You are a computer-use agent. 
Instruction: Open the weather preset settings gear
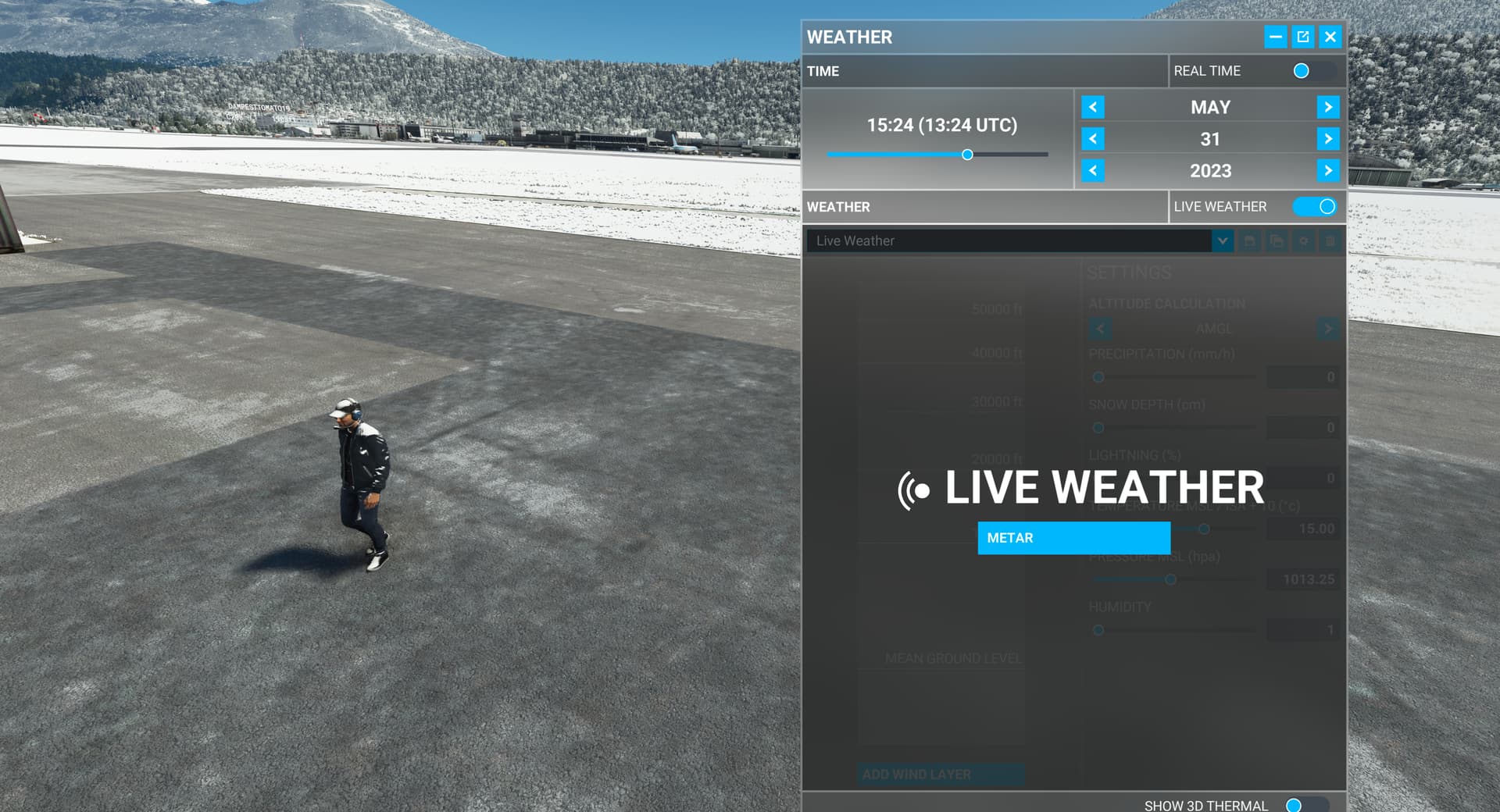(x=1304, y=240)
